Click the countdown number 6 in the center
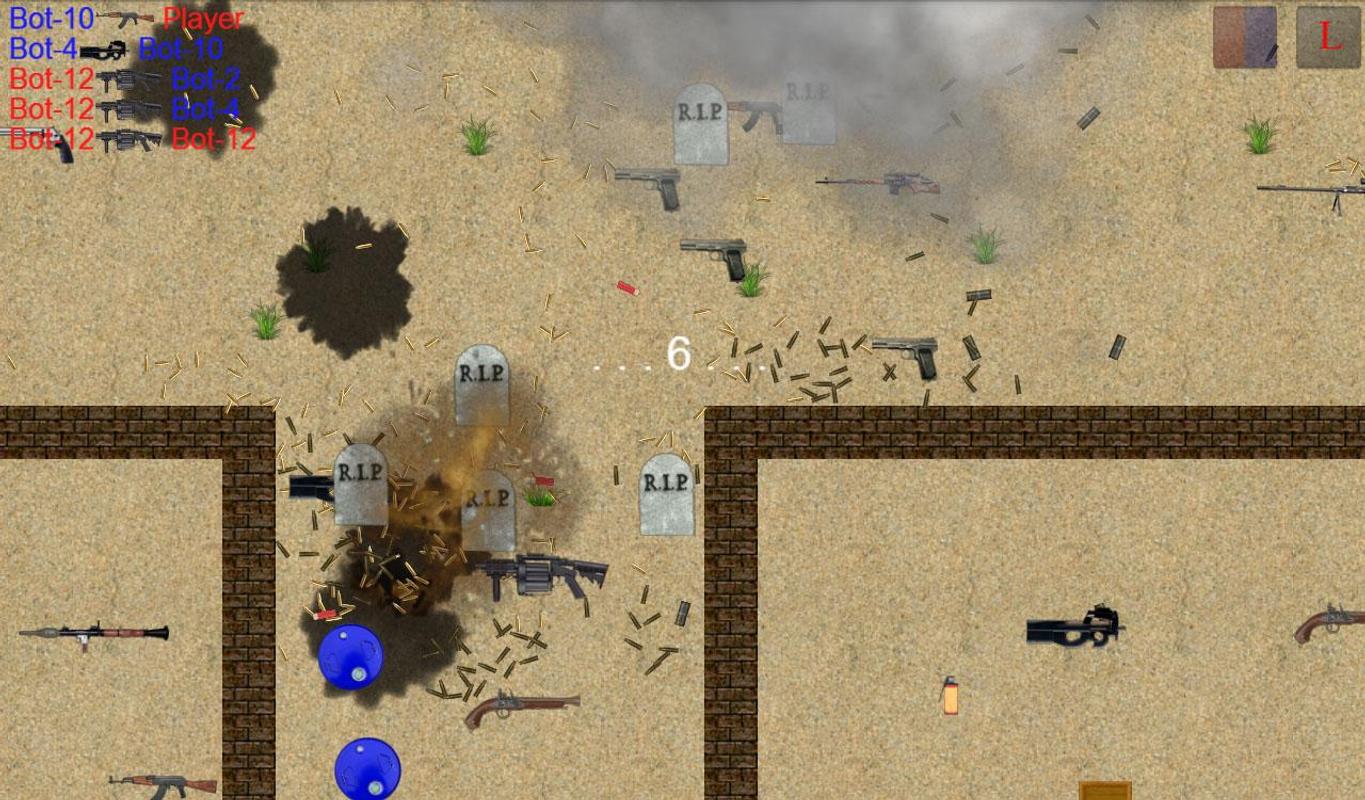The image size is (1365, 800). [x=680, y=357]
